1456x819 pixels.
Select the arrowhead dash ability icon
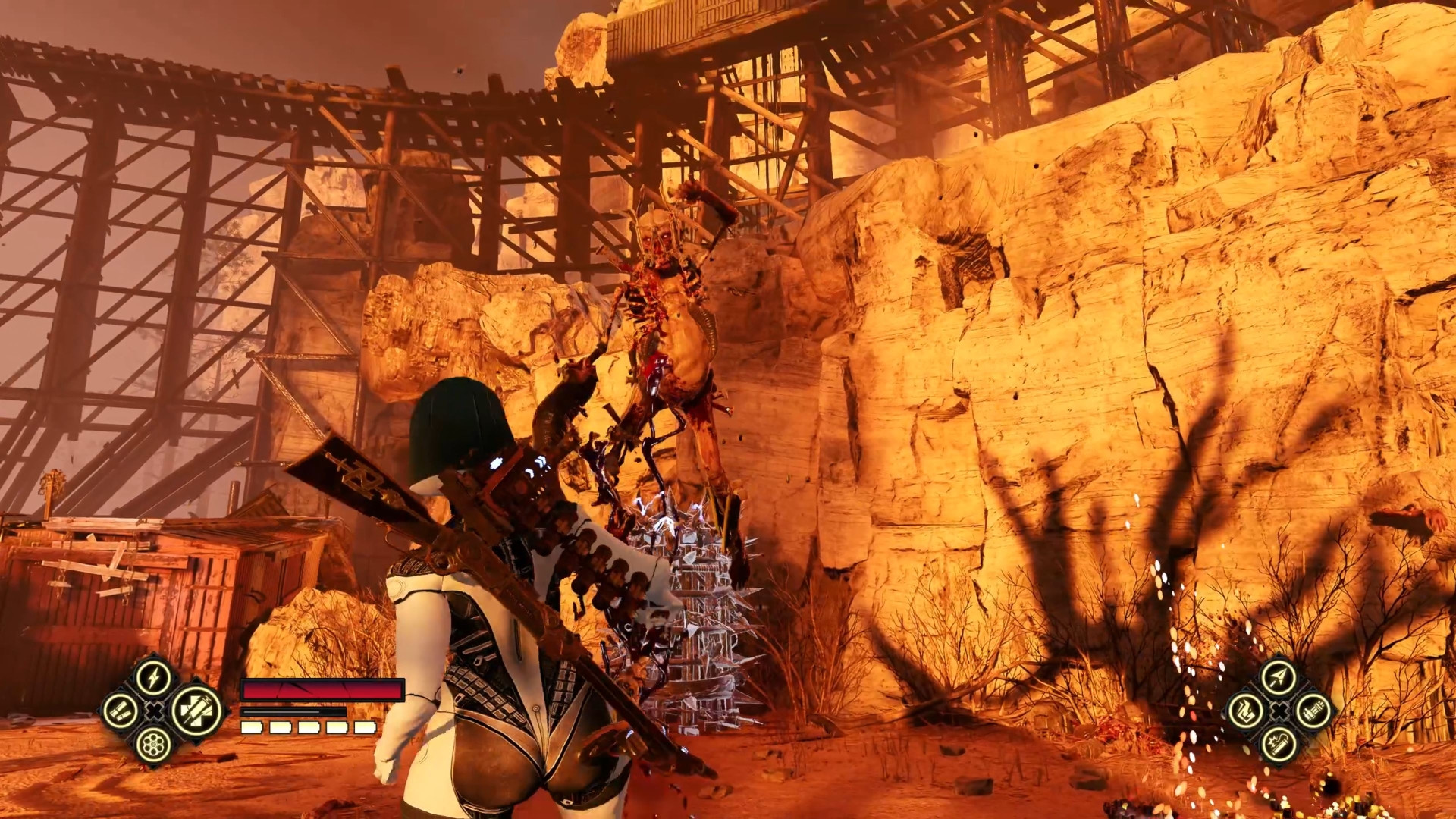(1279, 676)
